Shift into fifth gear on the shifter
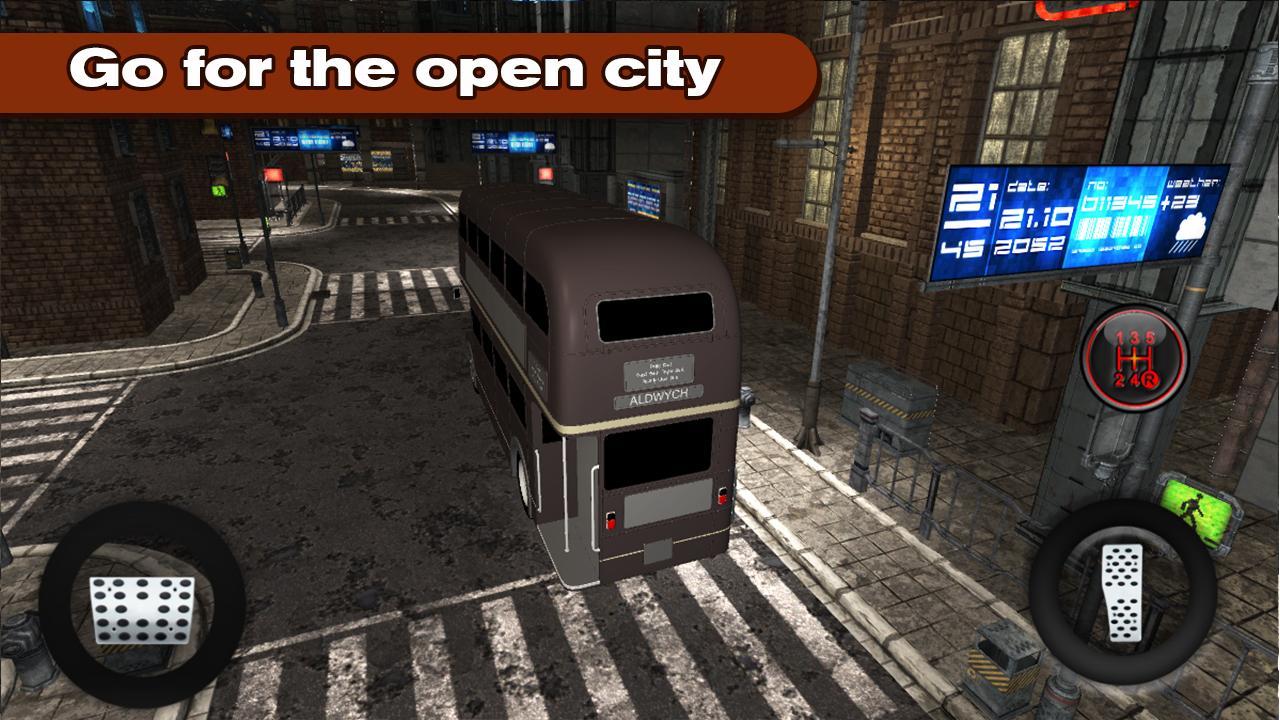Screen dimensions: 1280x720 1151,336
